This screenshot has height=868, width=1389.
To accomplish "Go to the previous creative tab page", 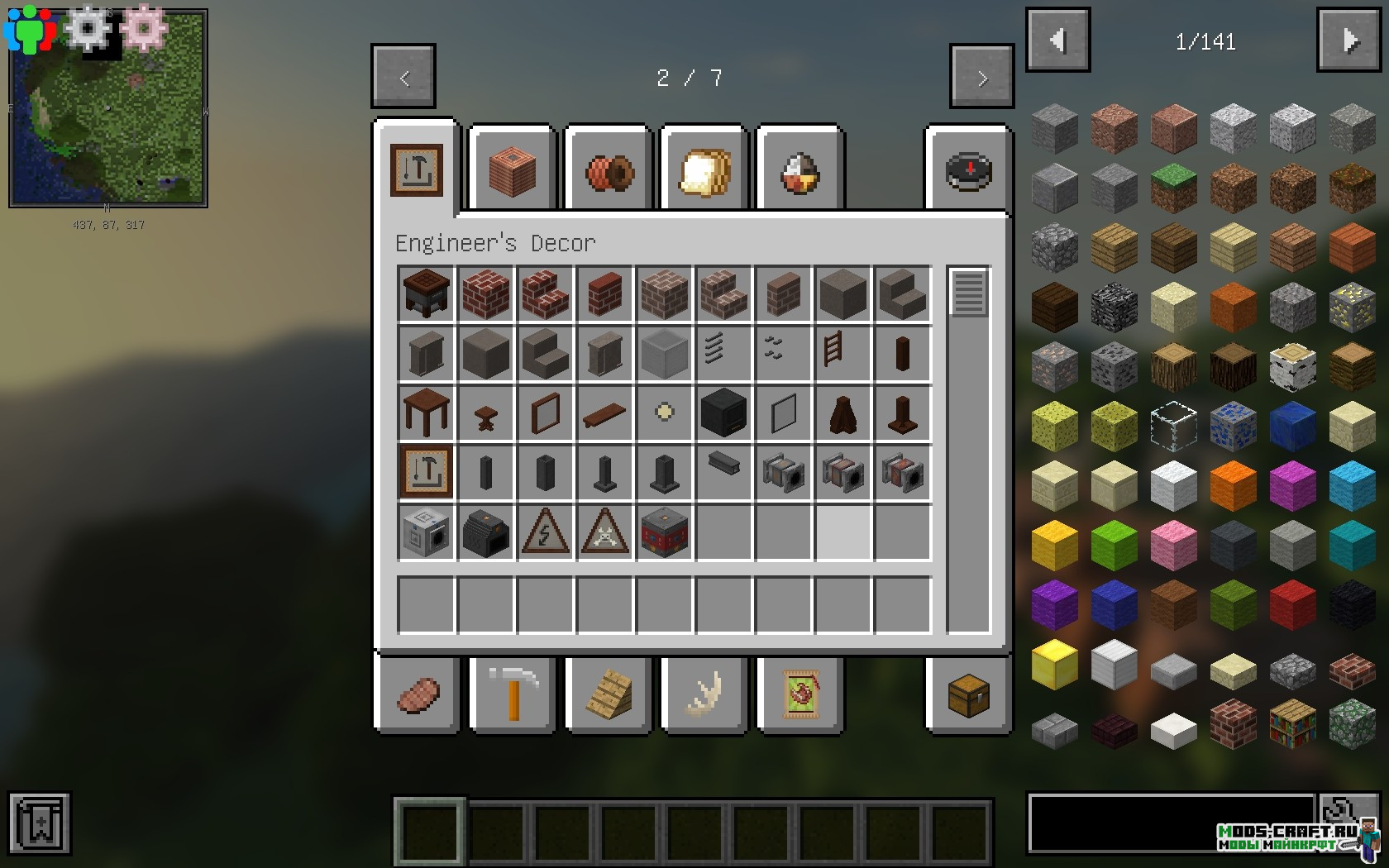I will 403,77.
